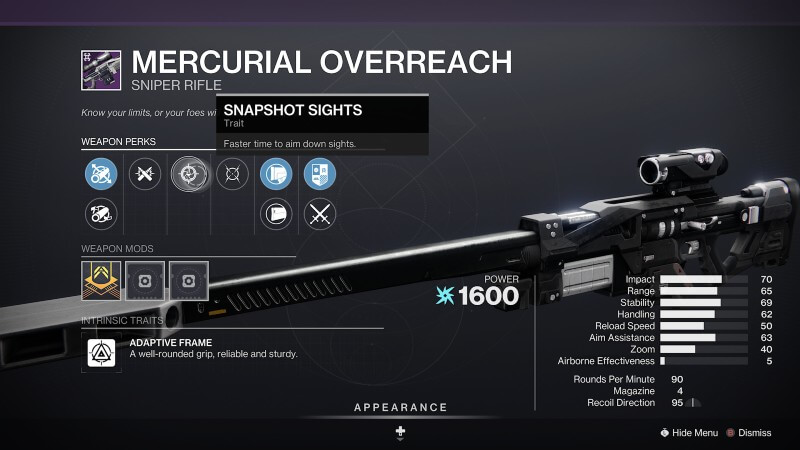Inspect the Adaptive Frame intrinsic trait
Viewport: 800px width, 450px height.
pyautogui.click(x=101, y=349)
